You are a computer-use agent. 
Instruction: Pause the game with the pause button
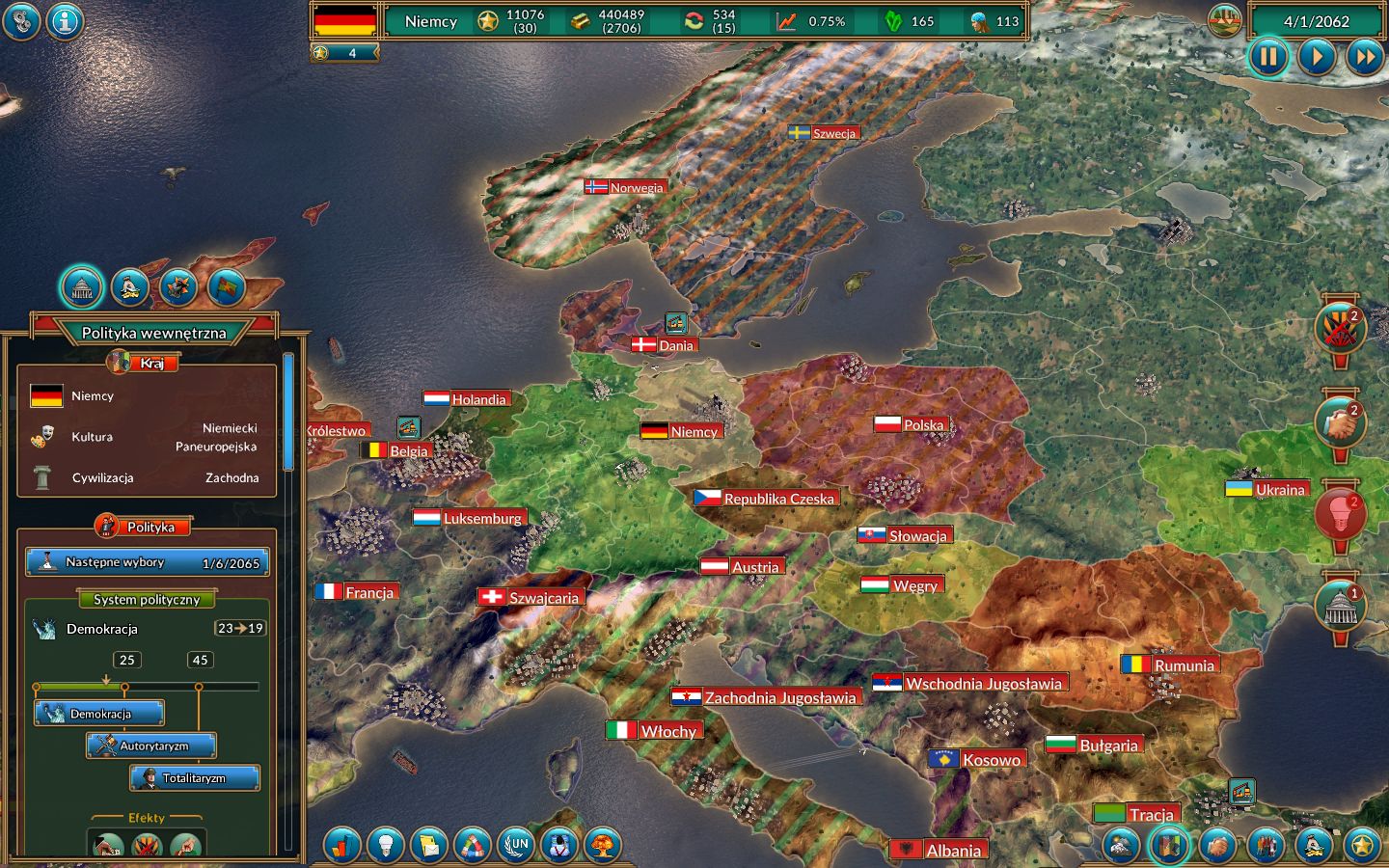[x=1268, y=57]
